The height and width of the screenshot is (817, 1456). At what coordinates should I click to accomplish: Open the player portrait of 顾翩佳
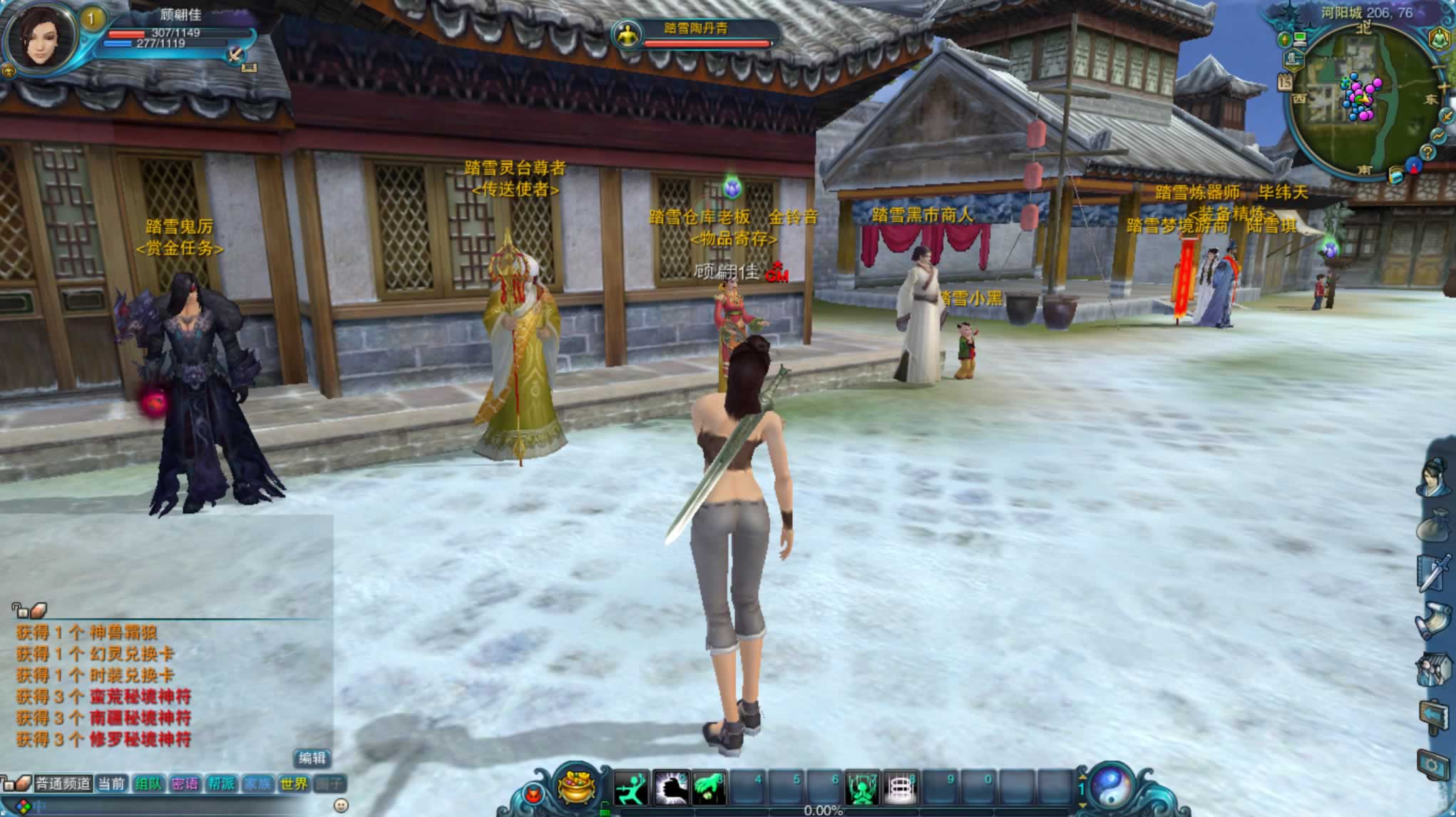coord(41,36)
